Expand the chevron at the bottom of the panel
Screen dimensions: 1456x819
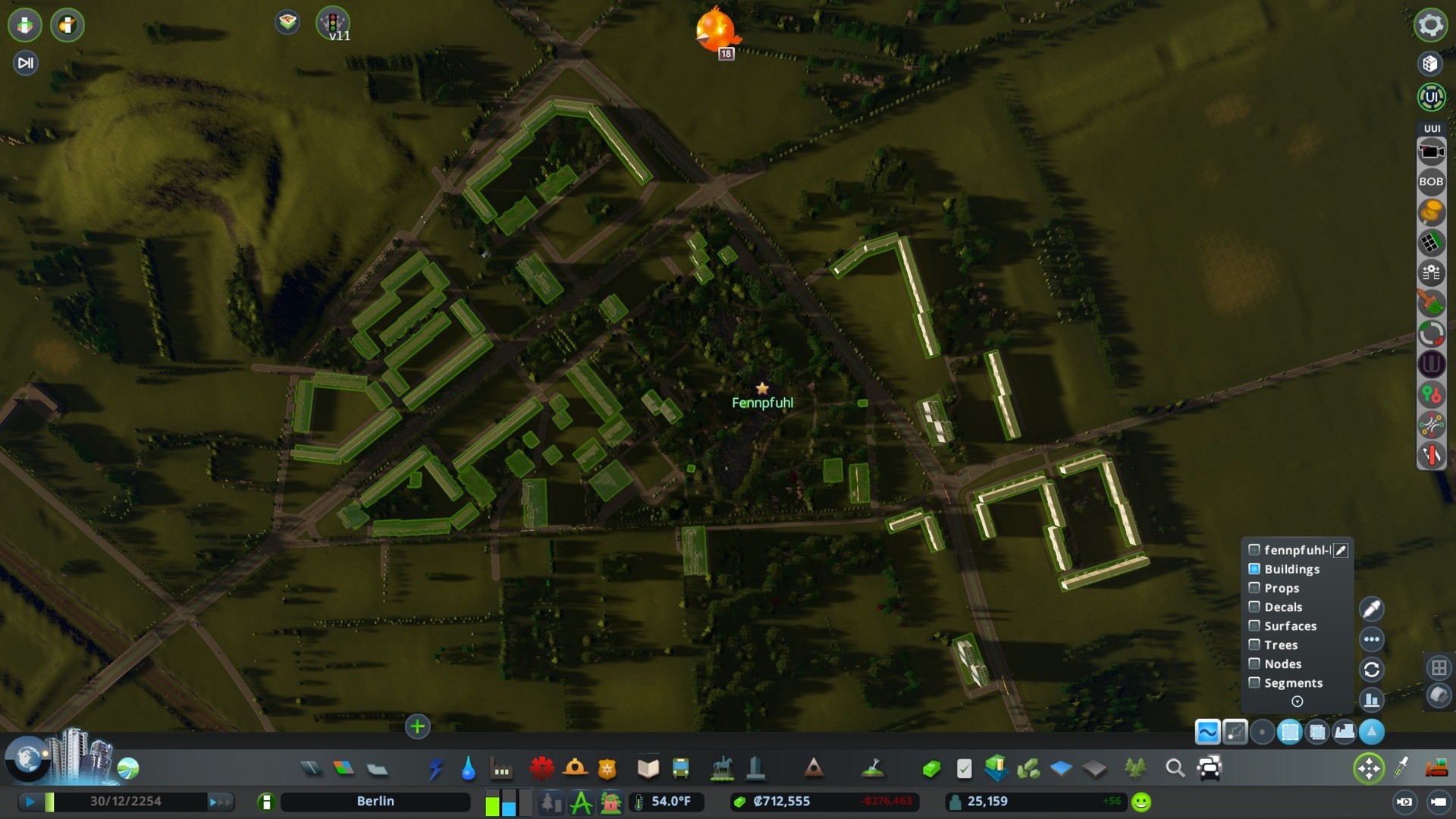1297,701
